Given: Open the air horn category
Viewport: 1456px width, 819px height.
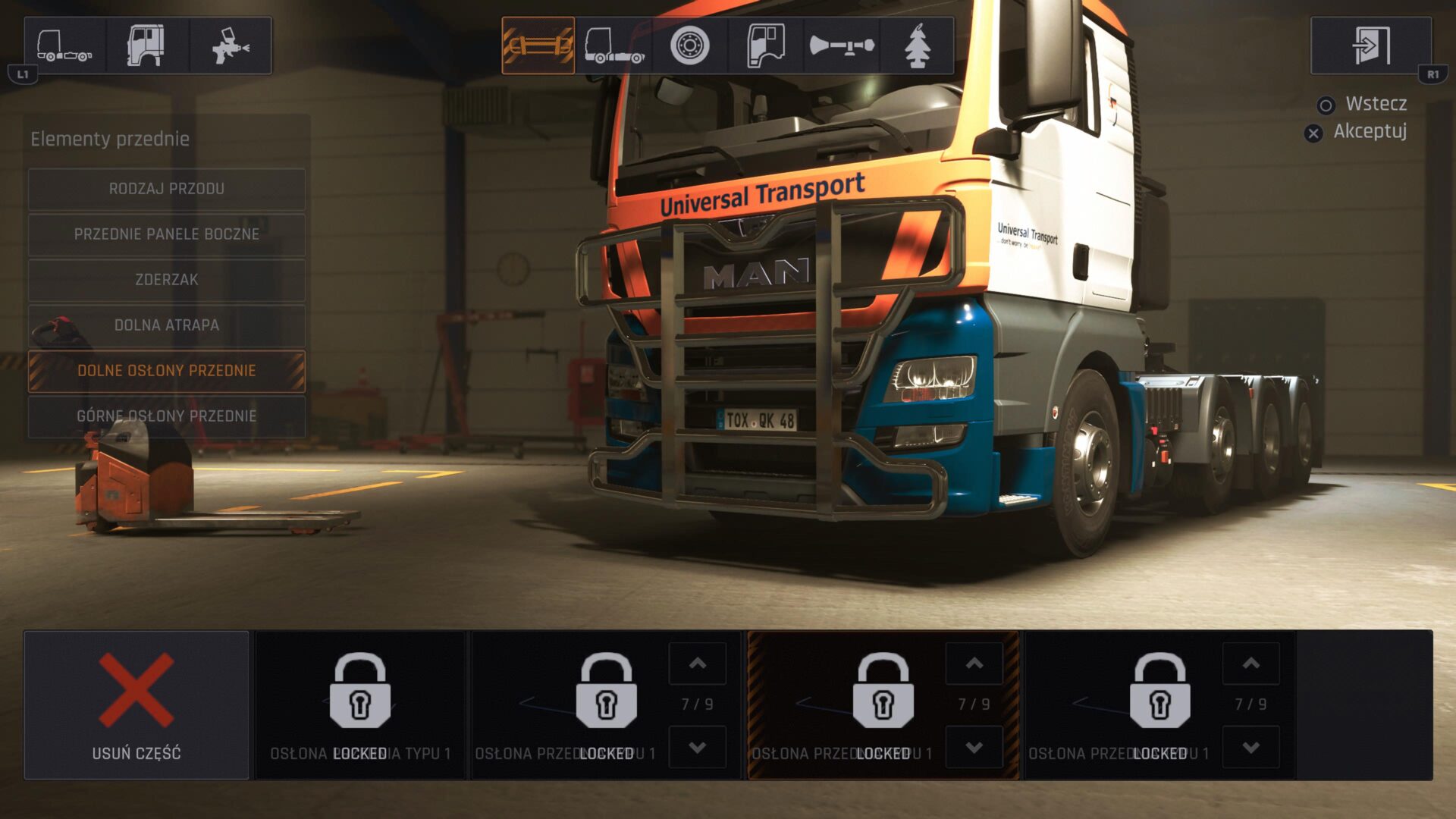Looking at the screenshot, I should point(841,45).
